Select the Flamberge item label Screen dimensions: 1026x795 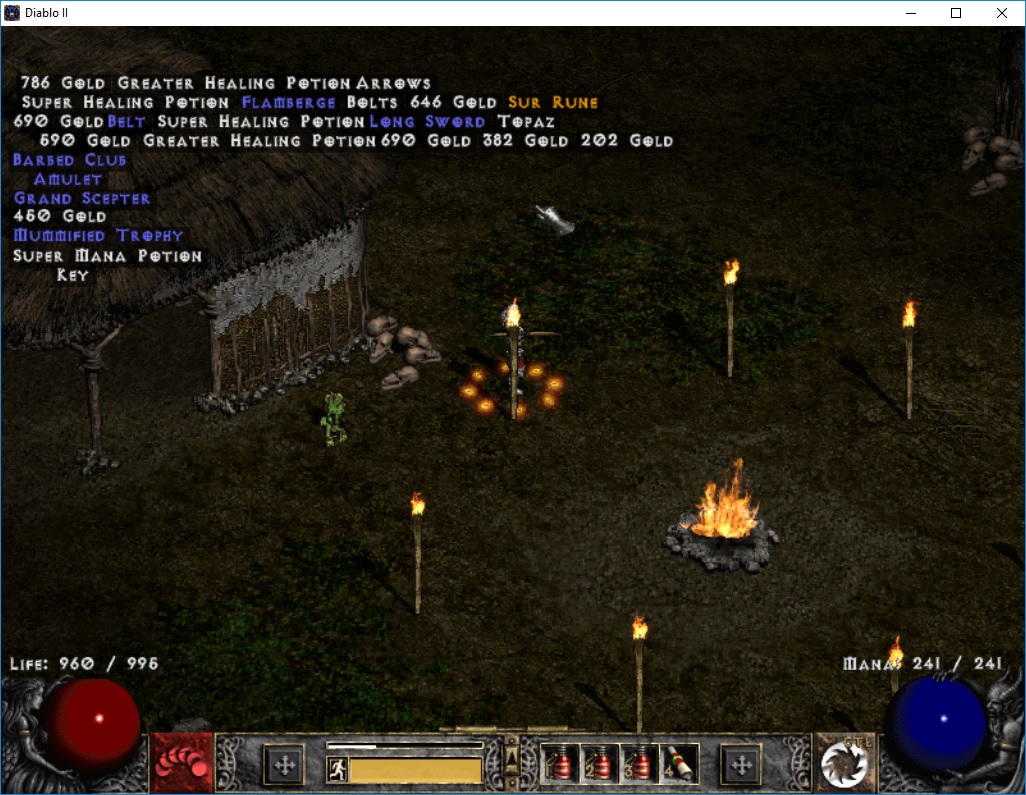(289, 102)
